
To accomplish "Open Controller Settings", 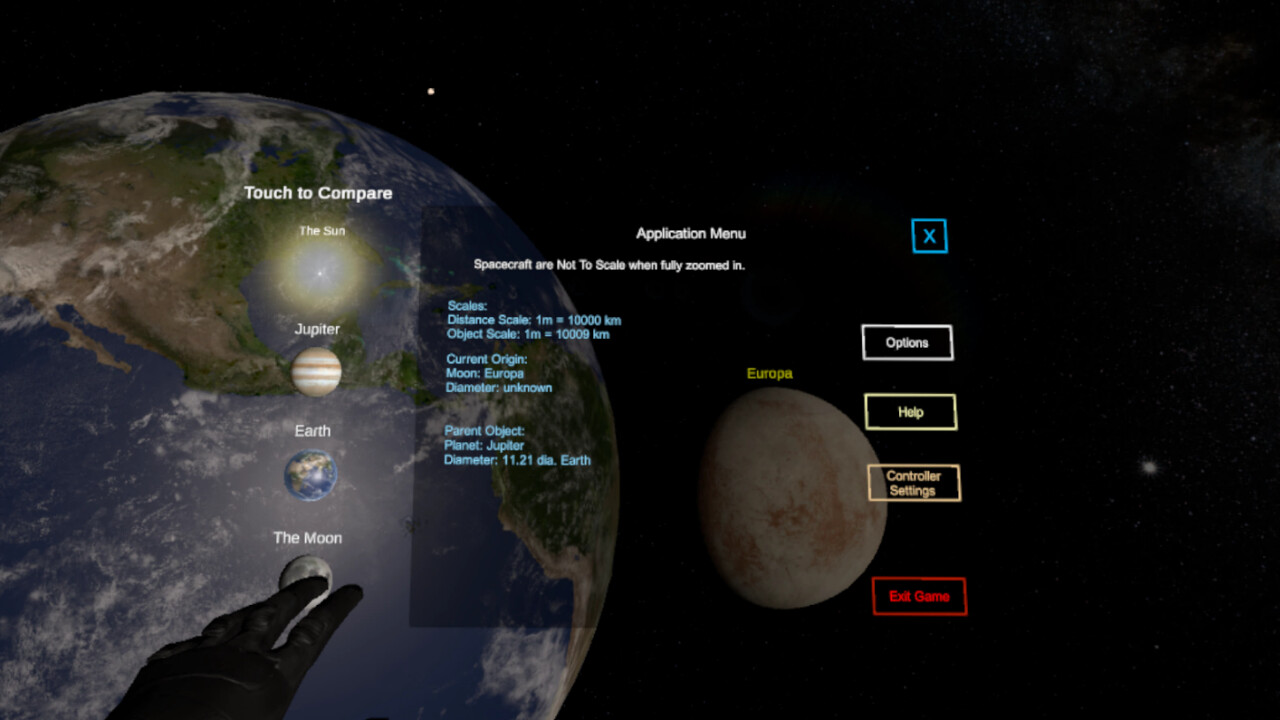I will pyautogui.click(x=914, y=483).
